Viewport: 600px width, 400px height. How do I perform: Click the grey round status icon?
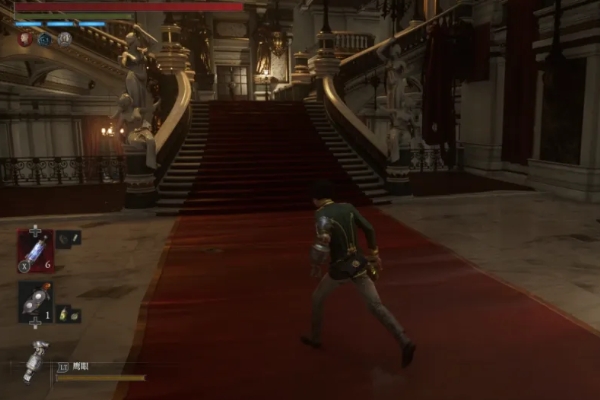(65, 39)
